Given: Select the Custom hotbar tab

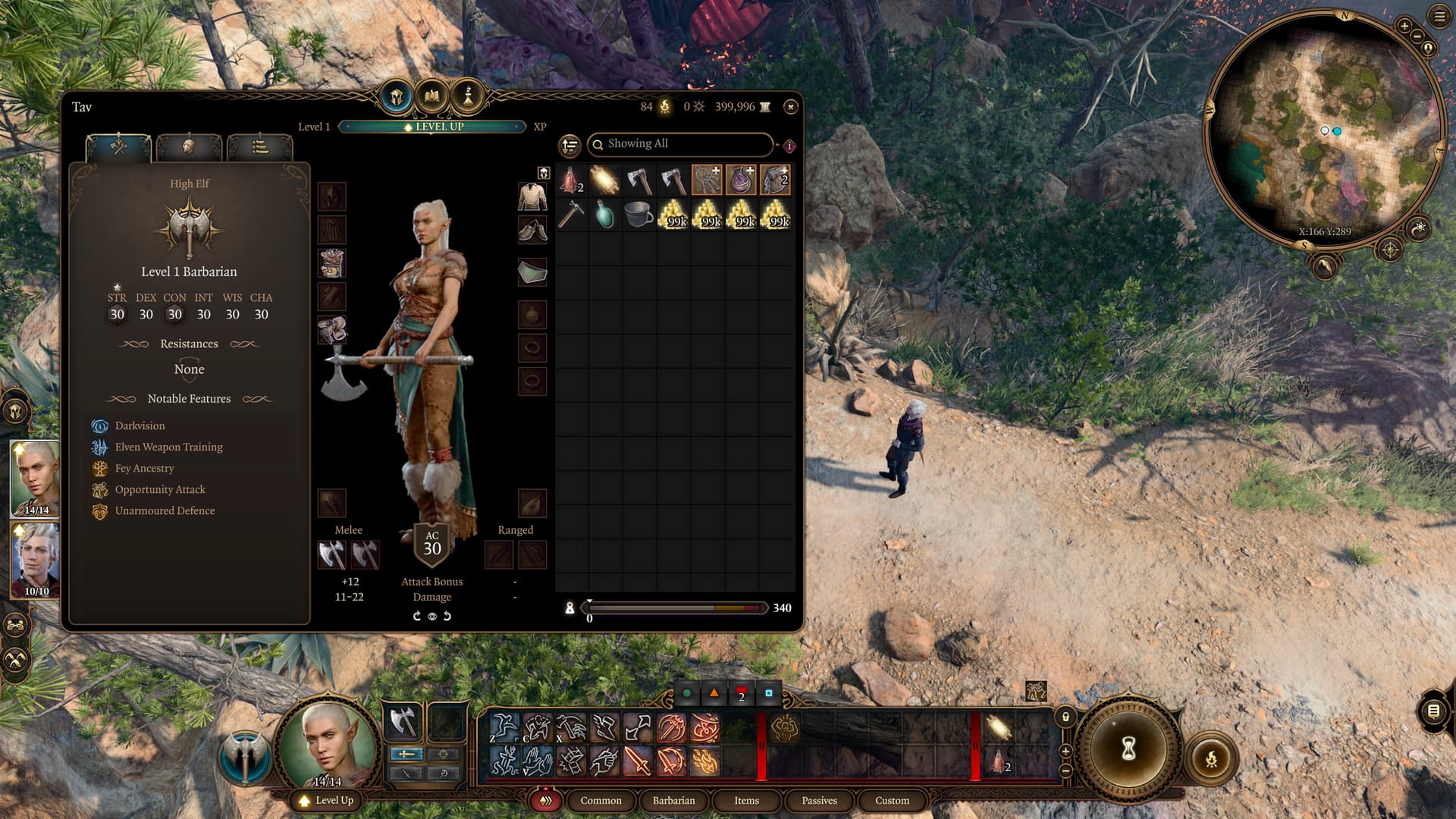Looking at the screenshot, I should coord(892,801).
